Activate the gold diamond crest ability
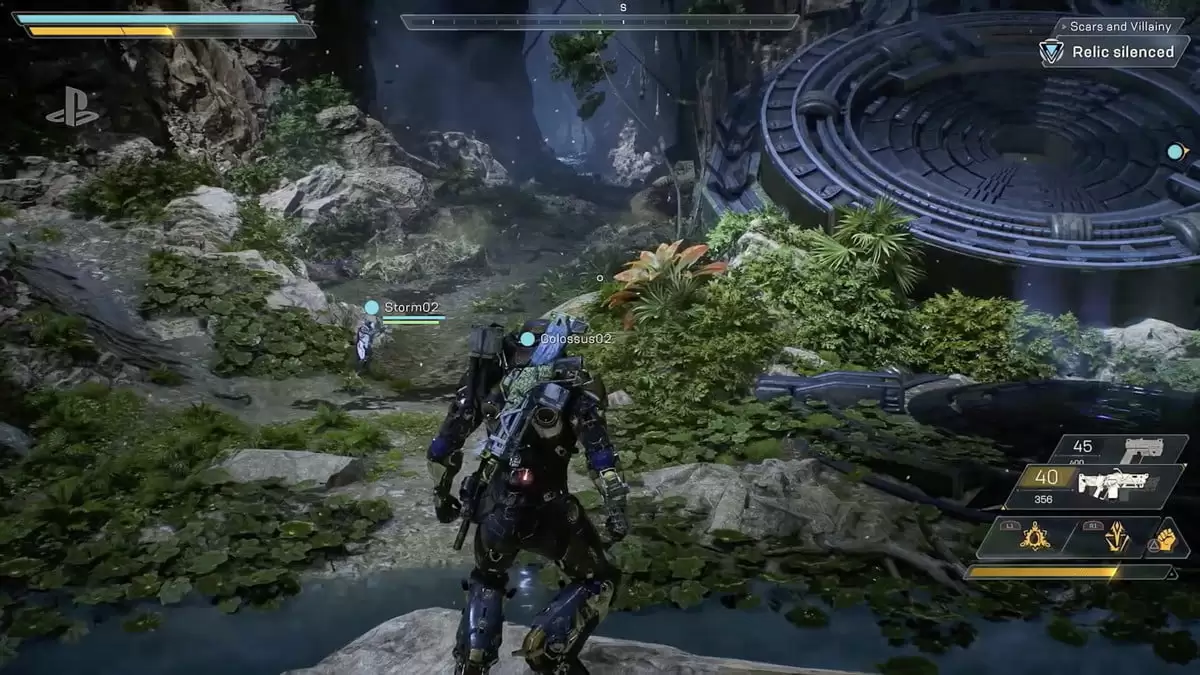1200x675 pixels. click(1115, 538)
